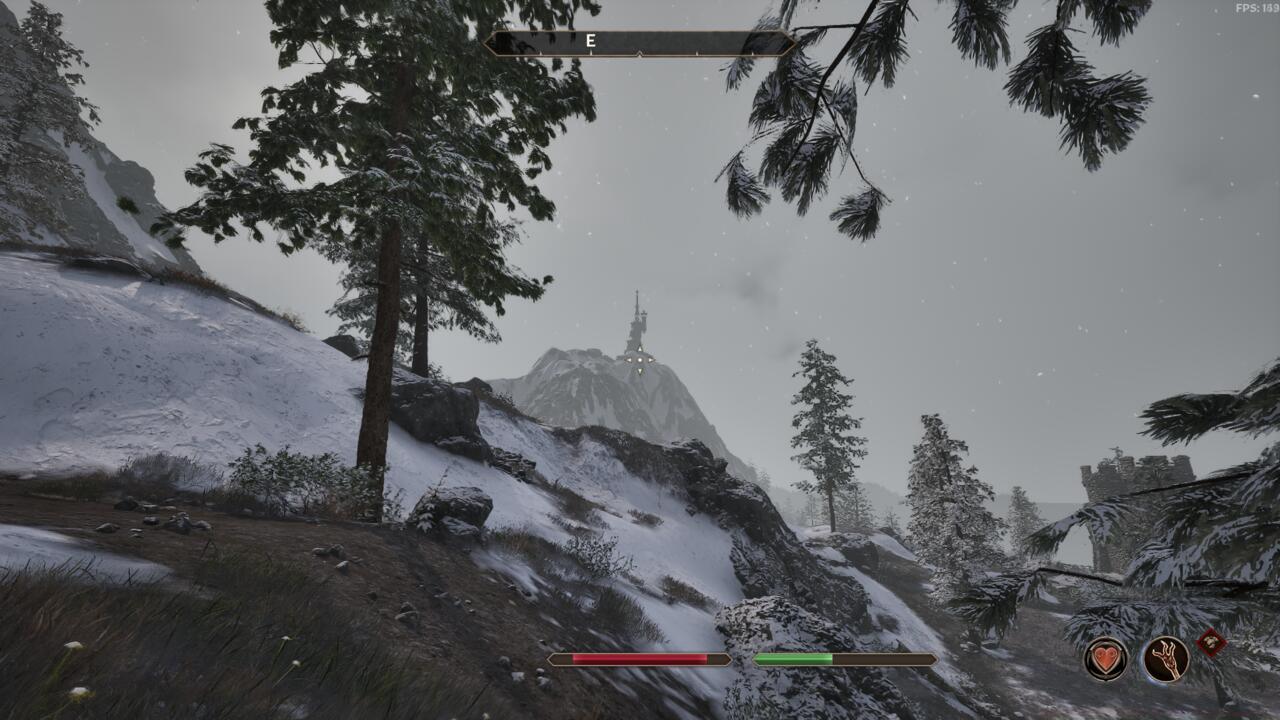Viewport: 1280px width, 720px height.
Task: Click the compass bar at the top
Action: [700, 43]
